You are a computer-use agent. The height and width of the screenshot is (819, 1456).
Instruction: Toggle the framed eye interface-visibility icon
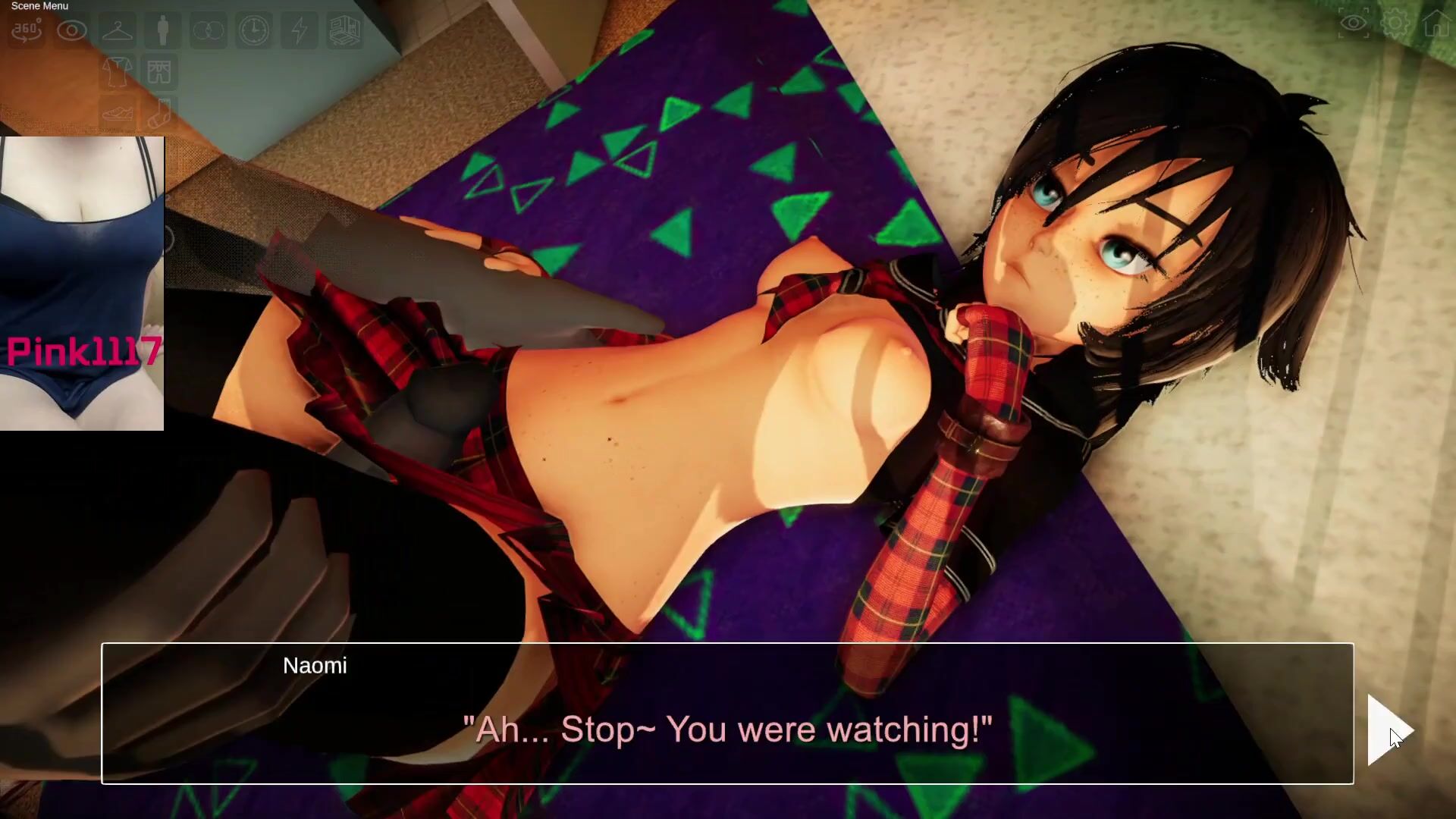click(x=1354, y=24)
